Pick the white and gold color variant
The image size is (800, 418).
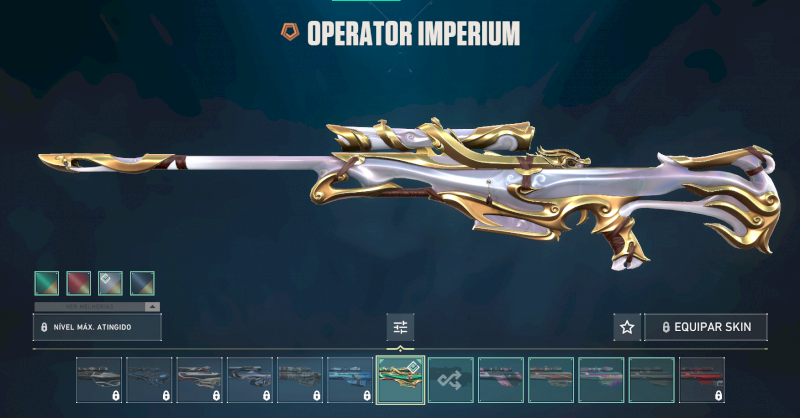[110, 283]
